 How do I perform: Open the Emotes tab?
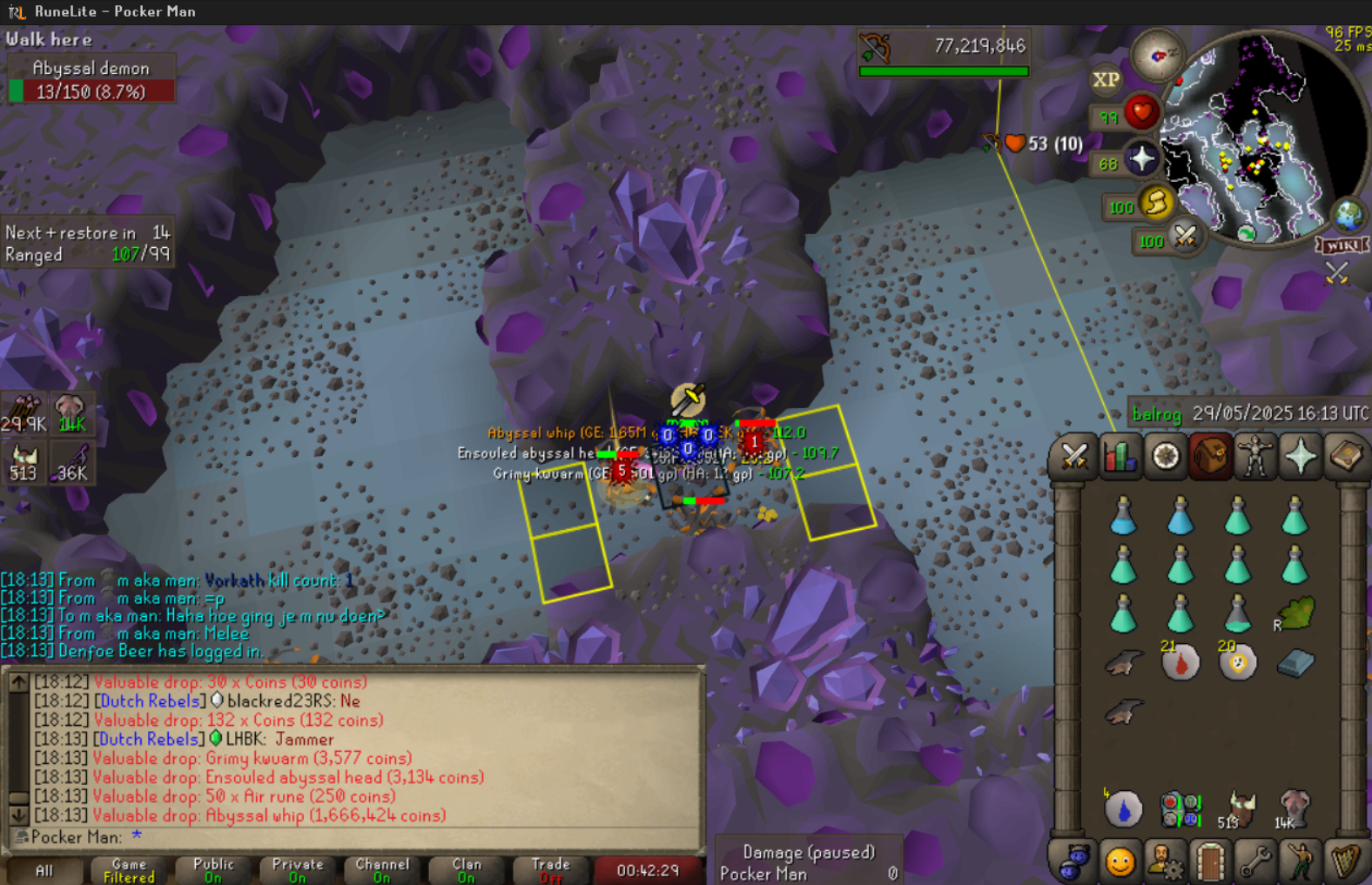tap(1300, 862)
